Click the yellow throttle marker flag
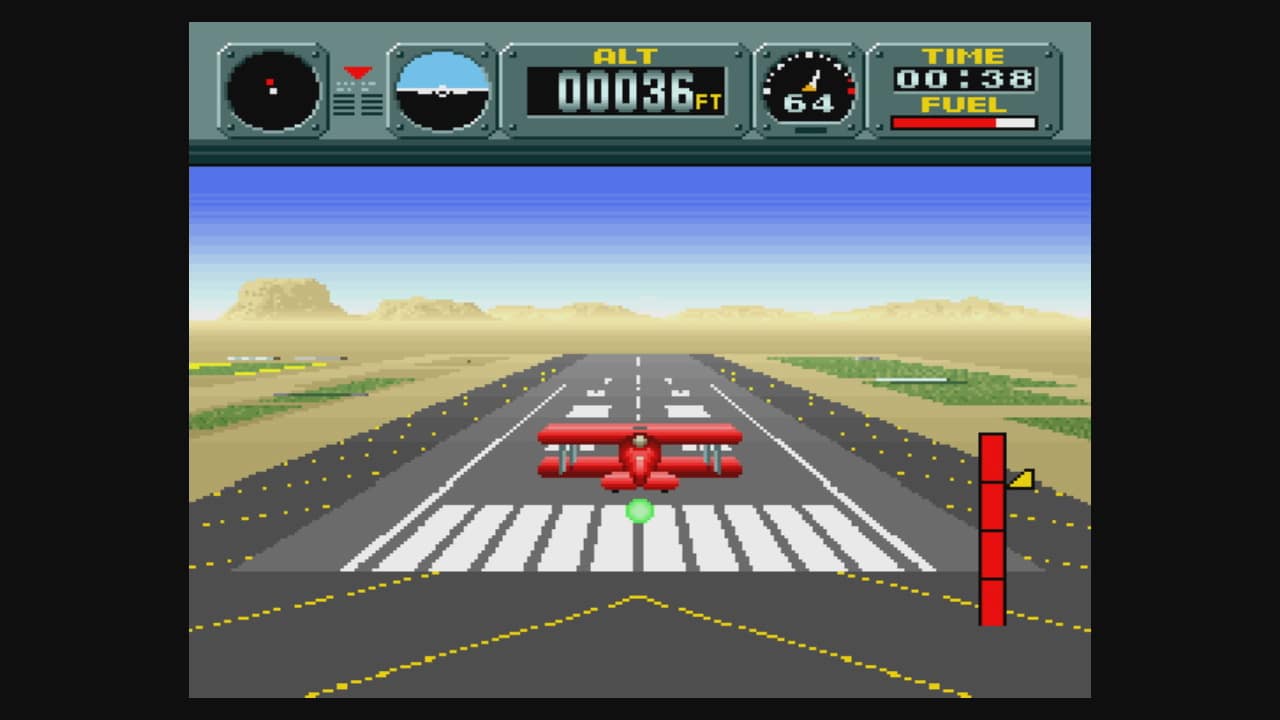The image size is (1280, 720). [x=1021, y=479]
